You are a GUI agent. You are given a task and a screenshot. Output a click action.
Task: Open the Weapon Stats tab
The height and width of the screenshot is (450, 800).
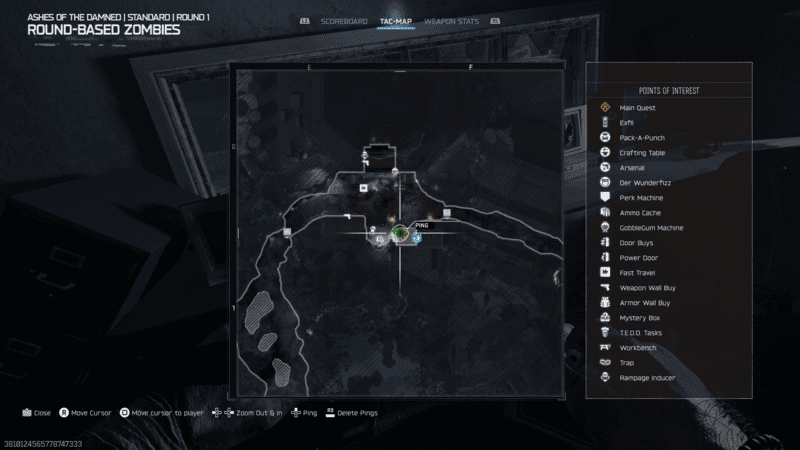(449, 21)
